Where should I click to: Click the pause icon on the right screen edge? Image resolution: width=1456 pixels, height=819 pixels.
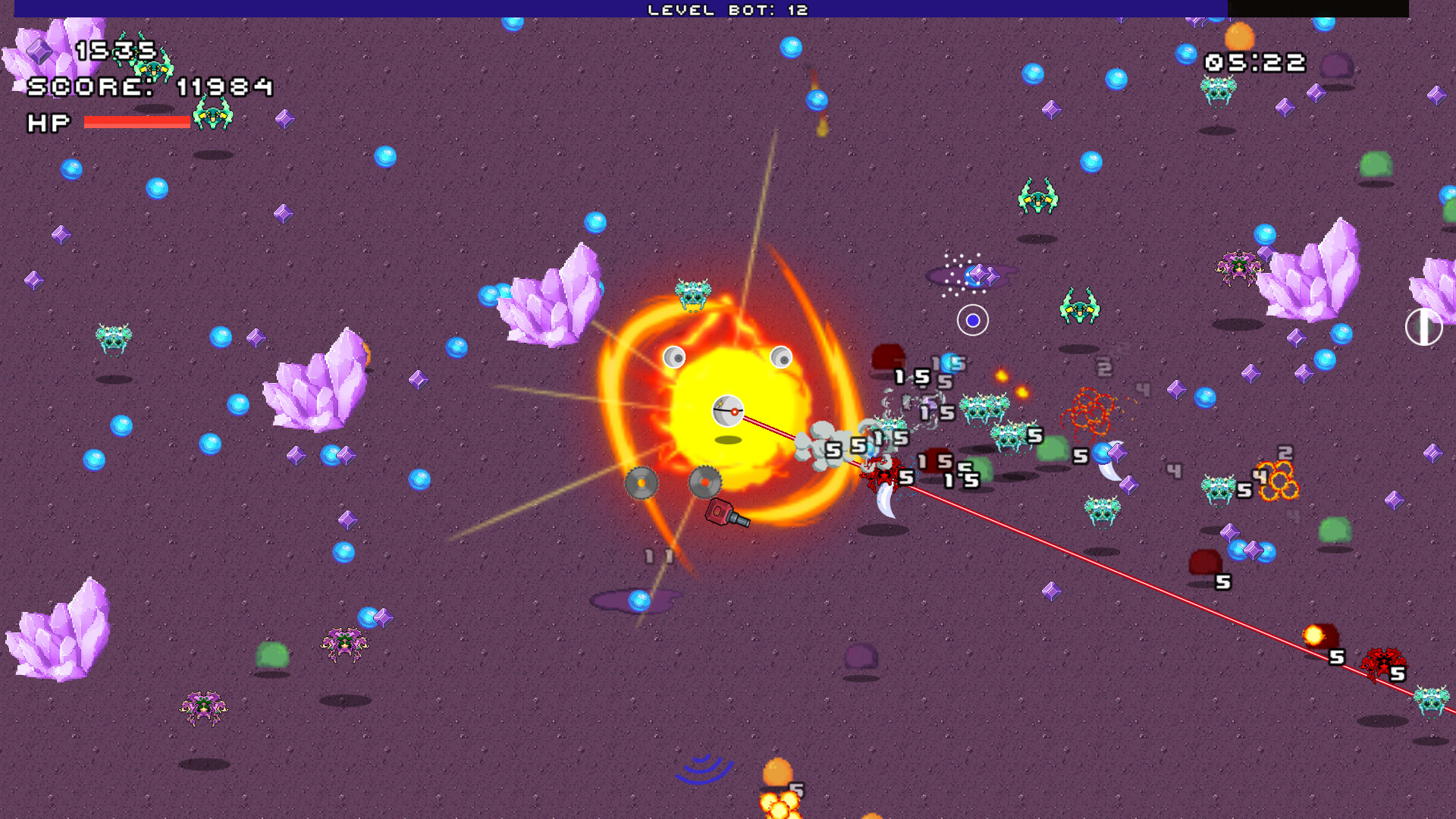tap(1423, 328)
